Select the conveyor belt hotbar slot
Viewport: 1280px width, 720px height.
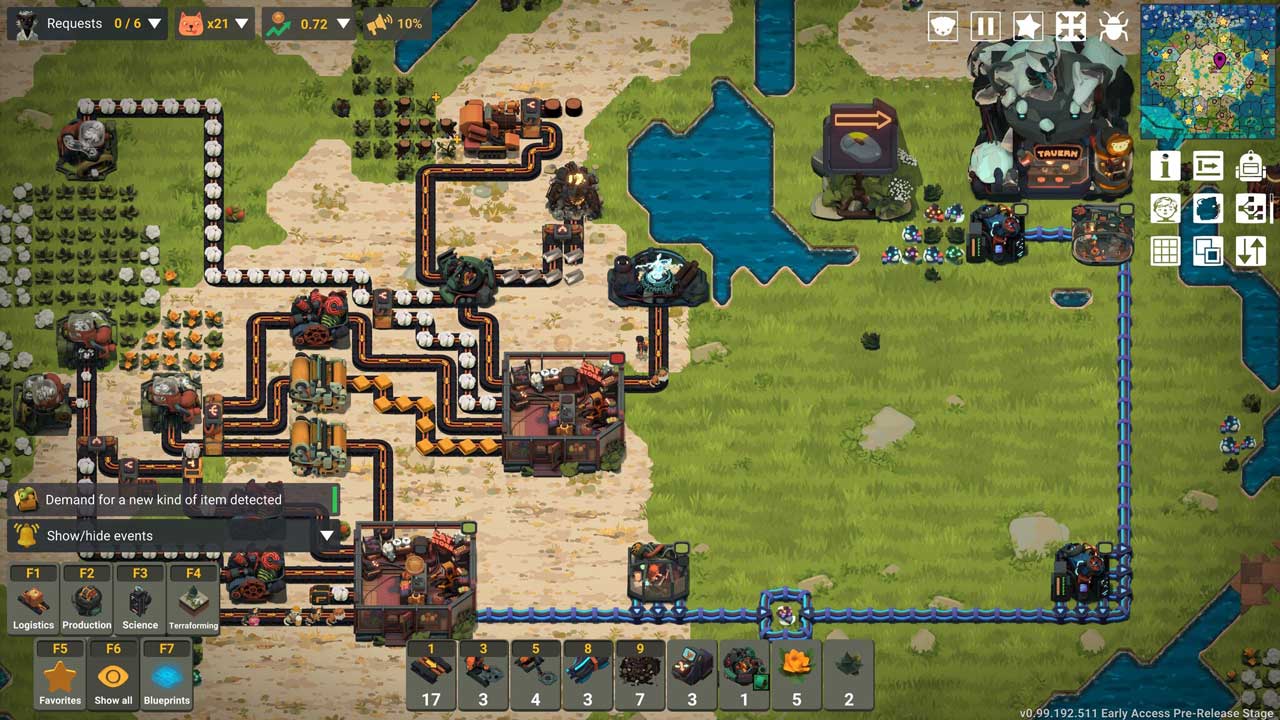[x=431, y=675]
